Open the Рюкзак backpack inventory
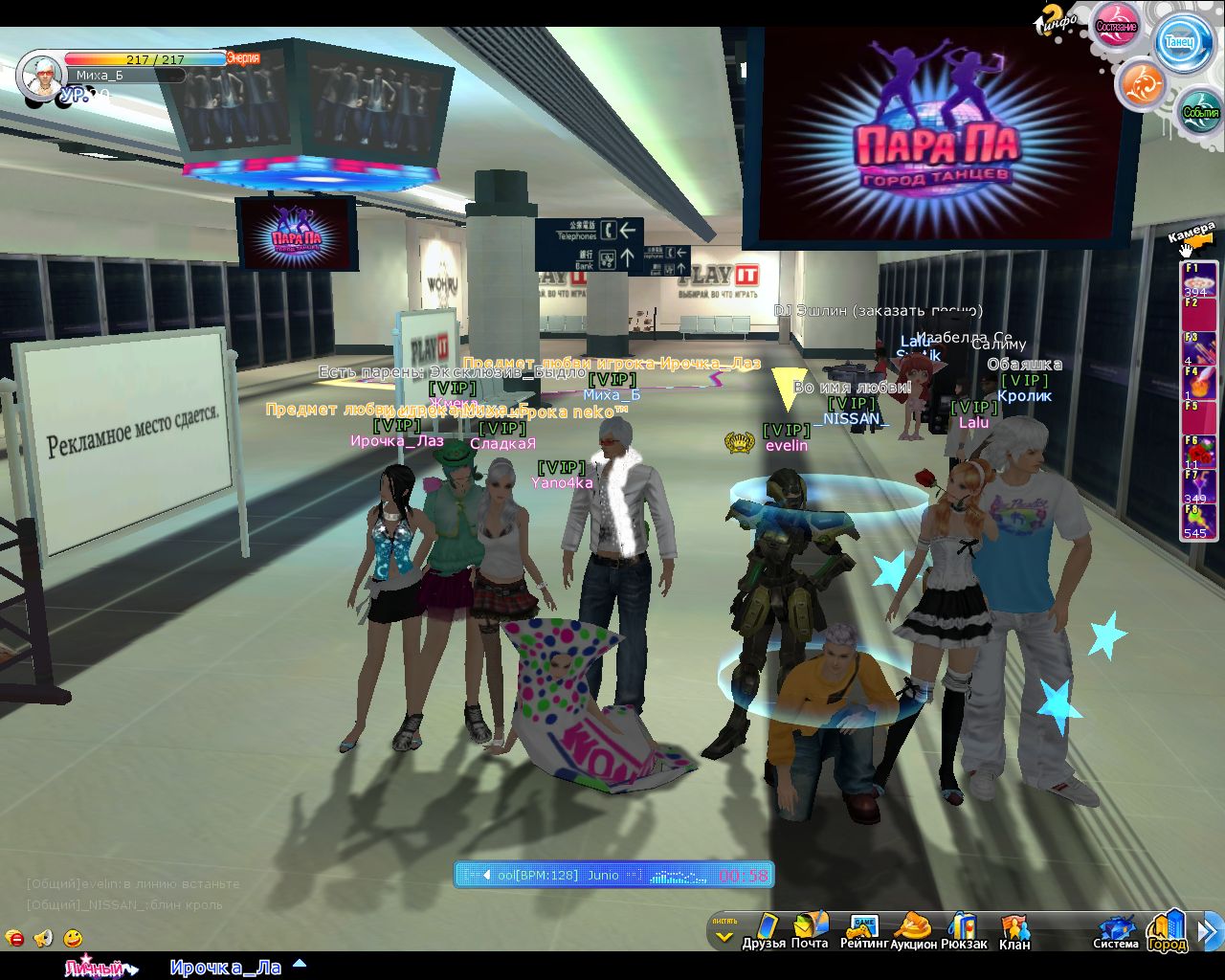The width and height of the screenshot is (1225, 980). pos(963,931)
